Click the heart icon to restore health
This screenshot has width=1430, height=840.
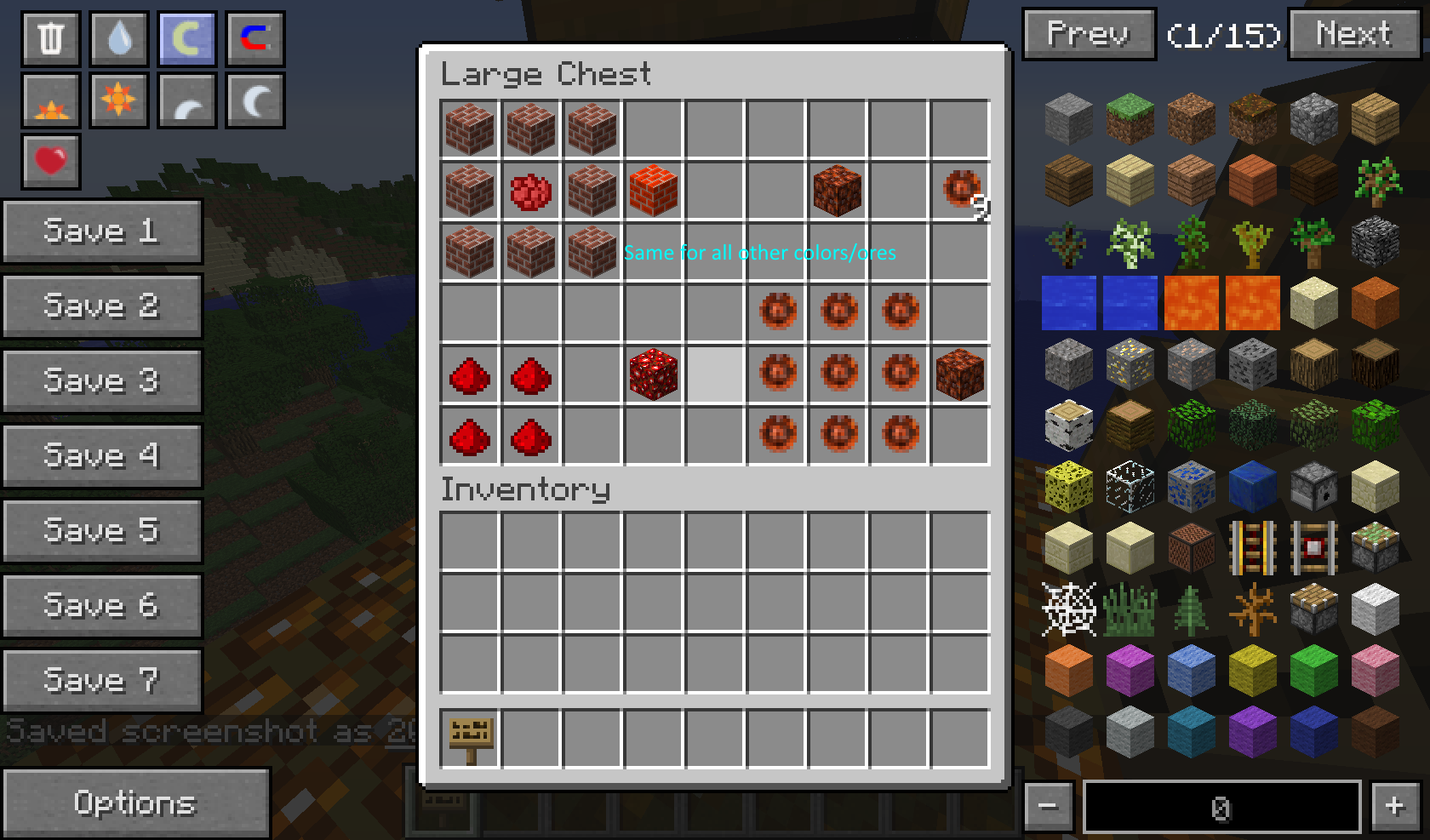50,160
